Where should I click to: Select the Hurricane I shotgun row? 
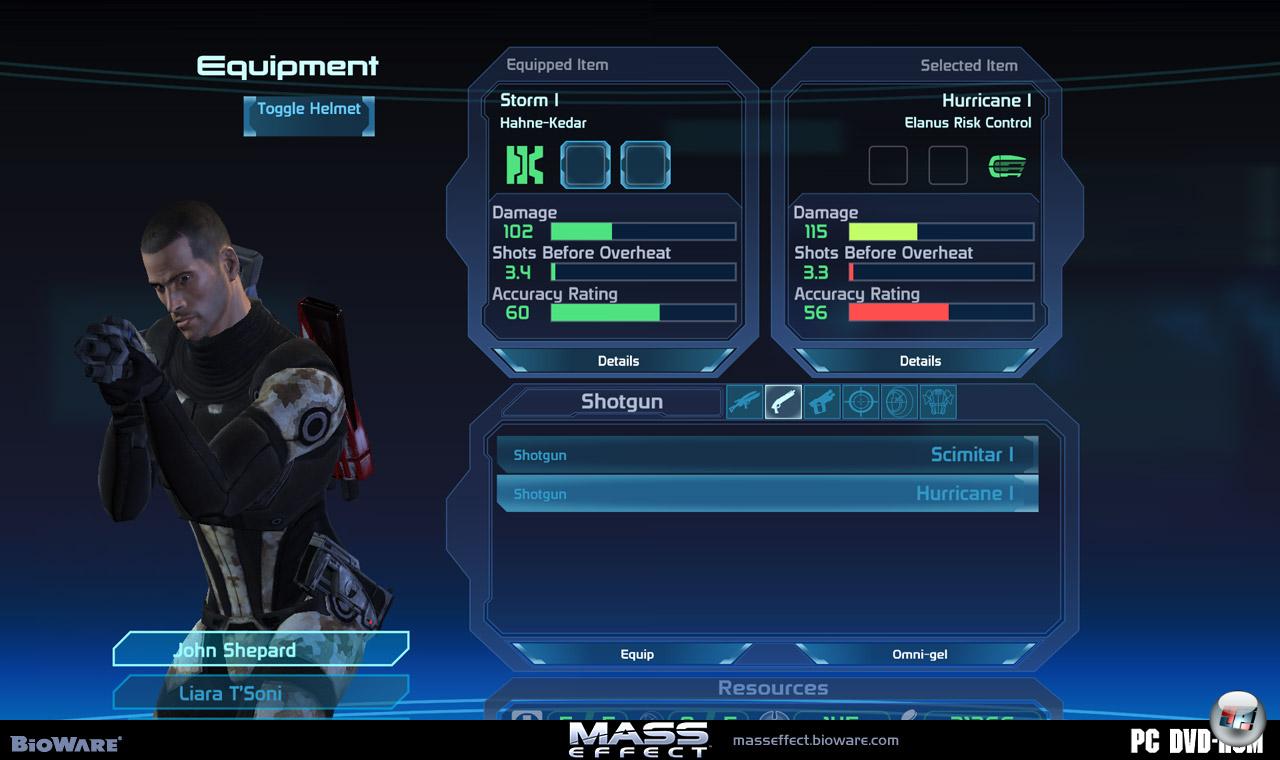coord(767,494)
